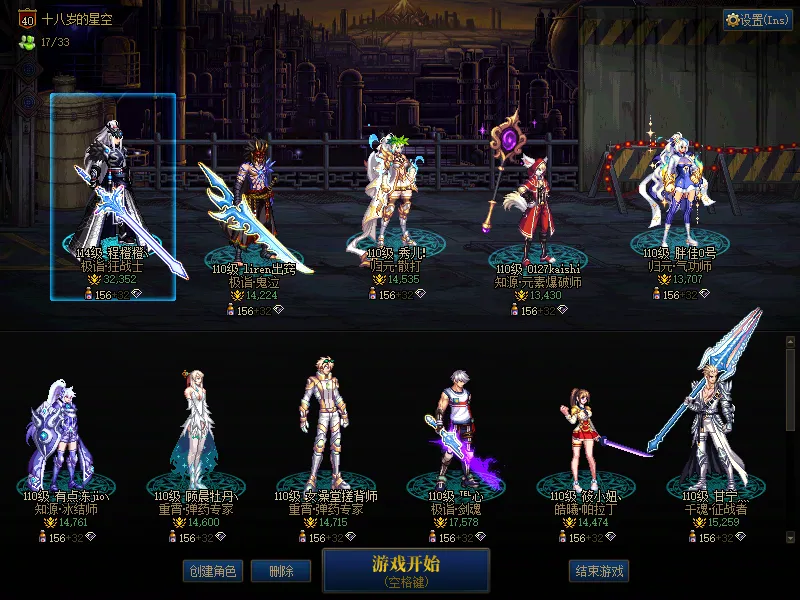Screen dimensions: 800x600
Task: Exit via the 结束游戏 button
Action: click(599, 571)
